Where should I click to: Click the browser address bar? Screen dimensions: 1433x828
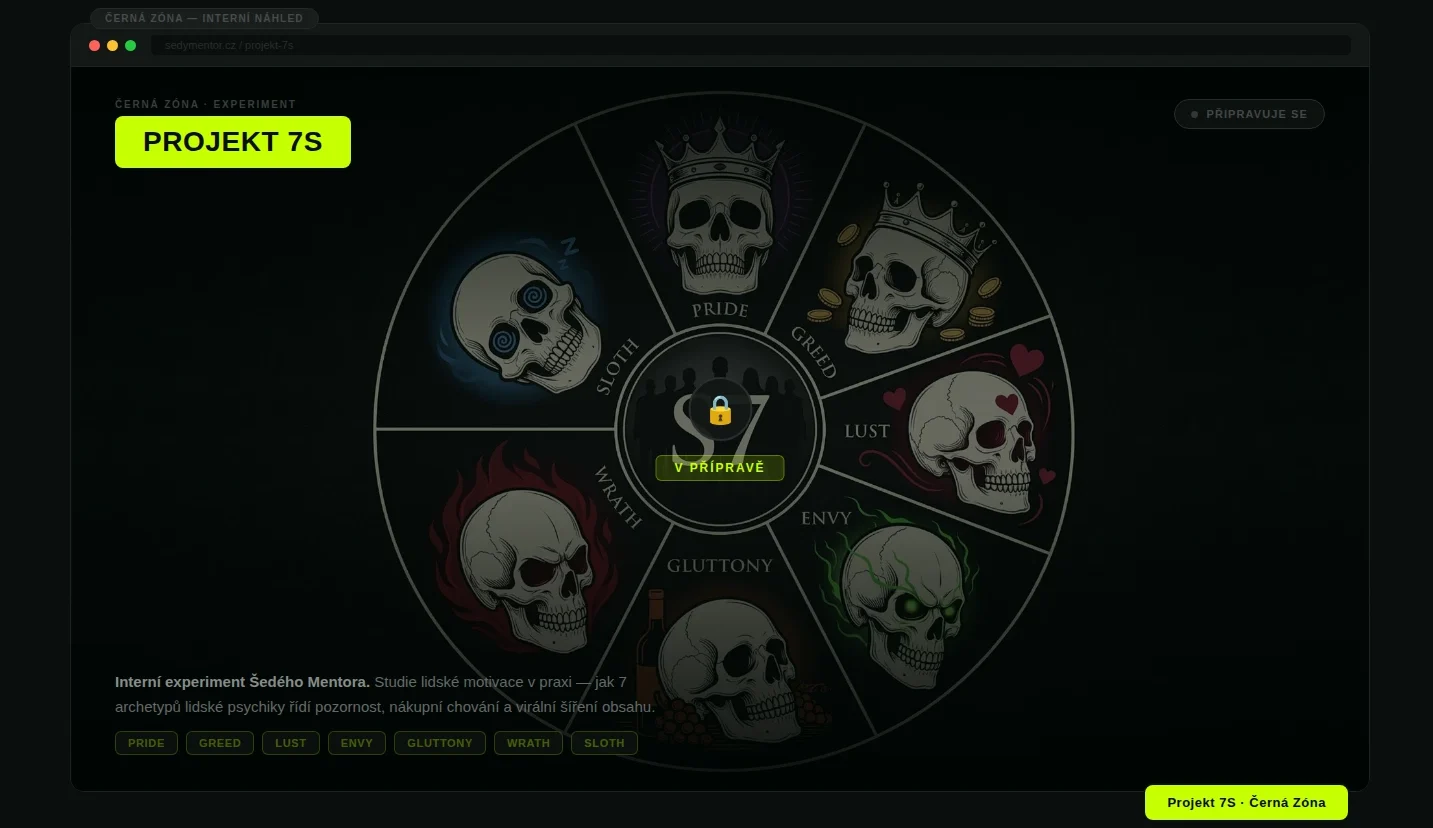[x=750, y=46]
